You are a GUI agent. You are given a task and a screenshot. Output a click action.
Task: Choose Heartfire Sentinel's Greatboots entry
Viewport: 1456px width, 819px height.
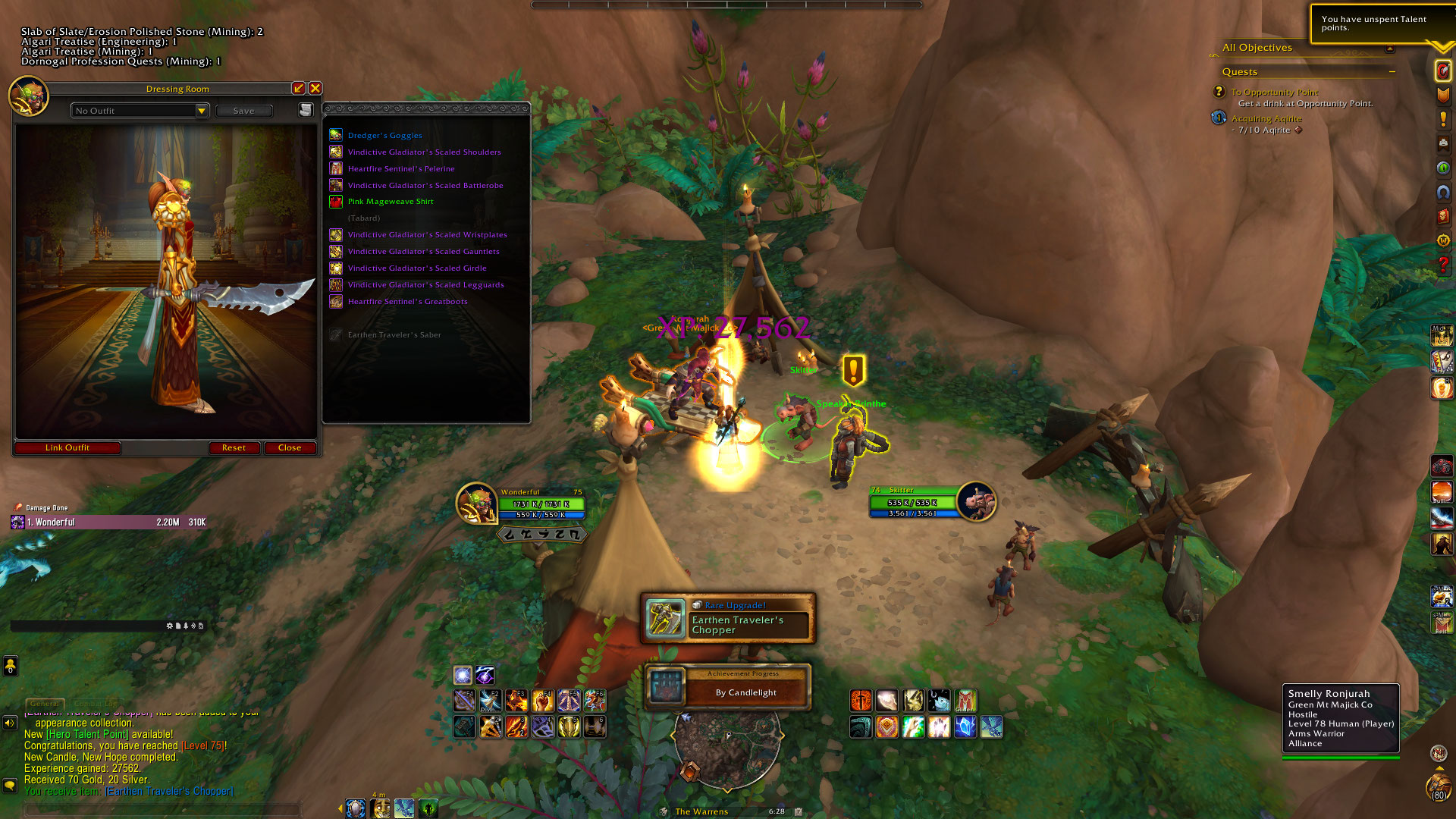pyautogui.click(x=407, y=302)
